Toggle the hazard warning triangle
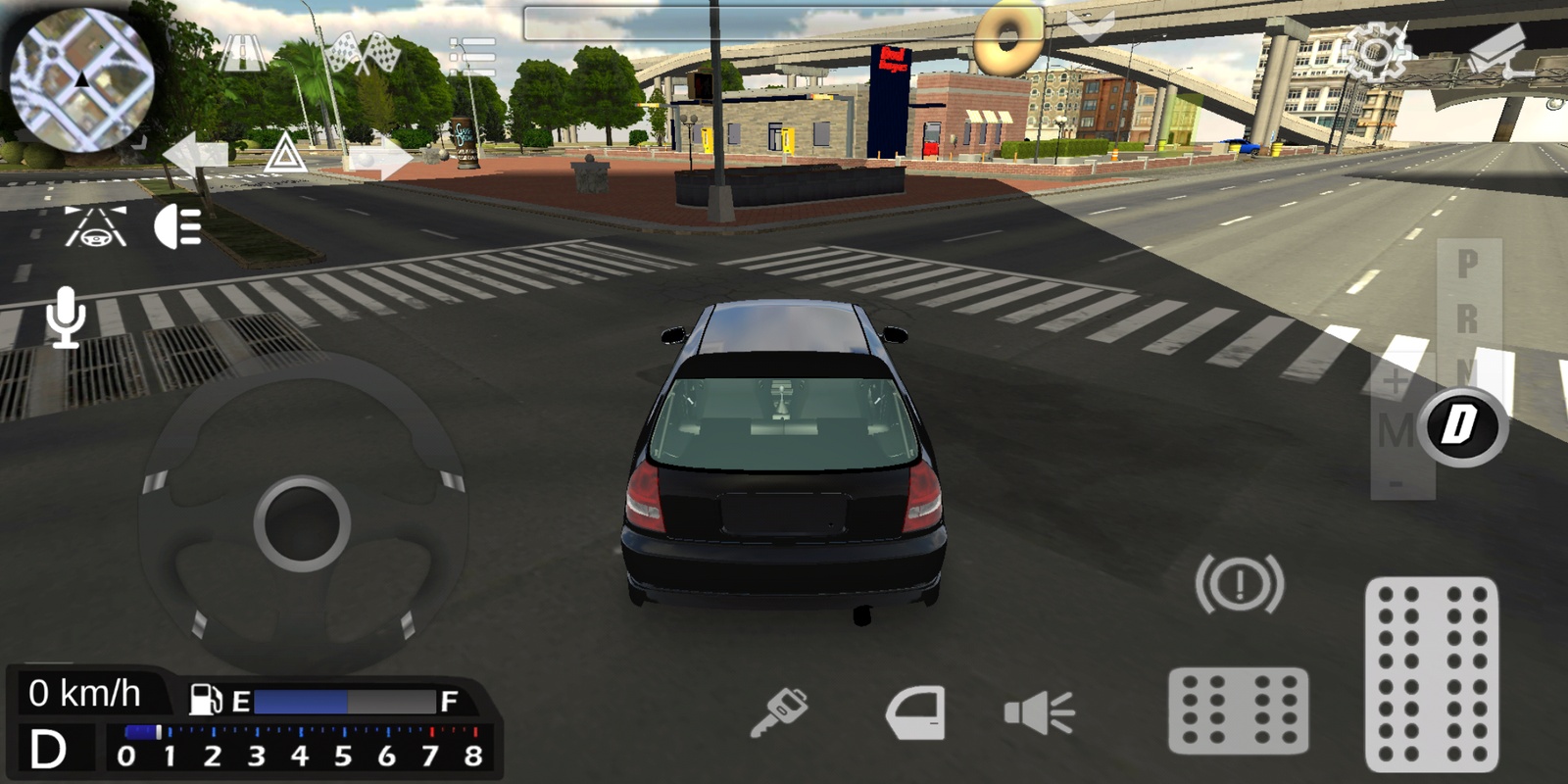Image resolution: width=1568 pixels, height=784 pixels. tap(284, 155)
